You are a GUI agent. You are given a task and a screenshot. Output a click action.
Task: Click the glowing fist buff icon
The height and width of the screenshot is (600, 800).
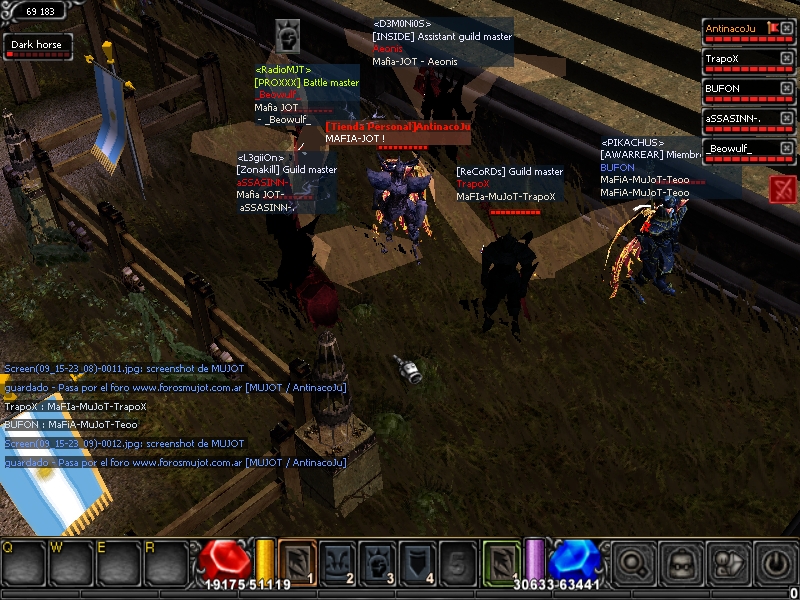point(288,37)
